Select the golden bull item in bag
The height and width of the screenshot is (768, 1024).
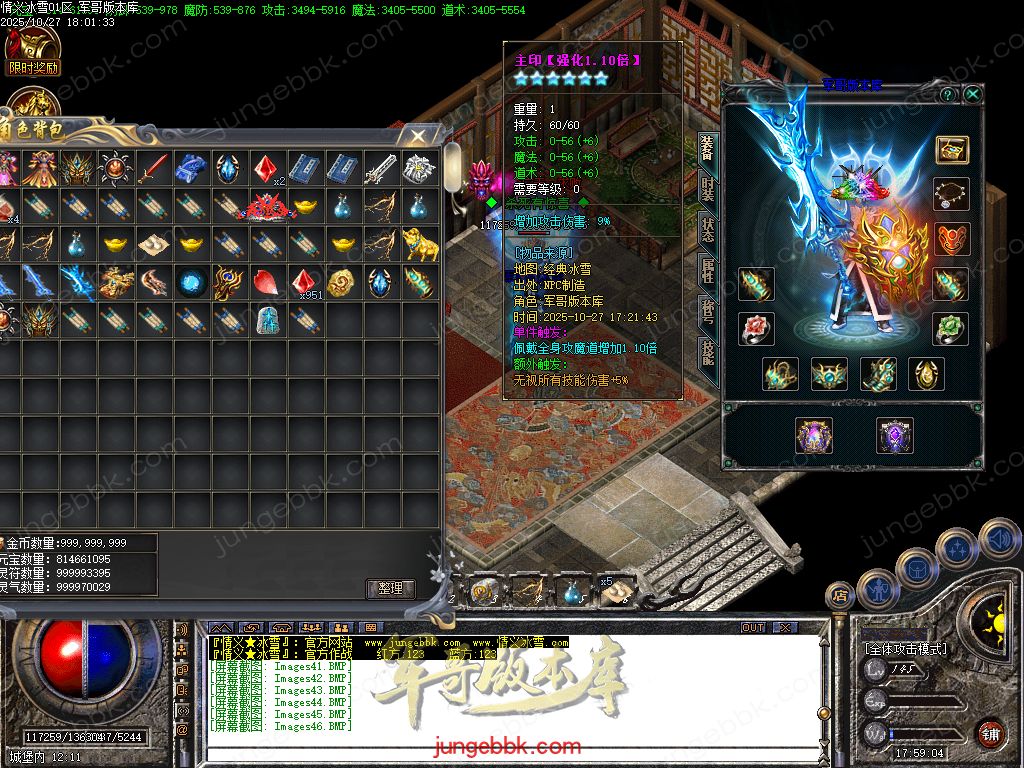coord(420,243)
